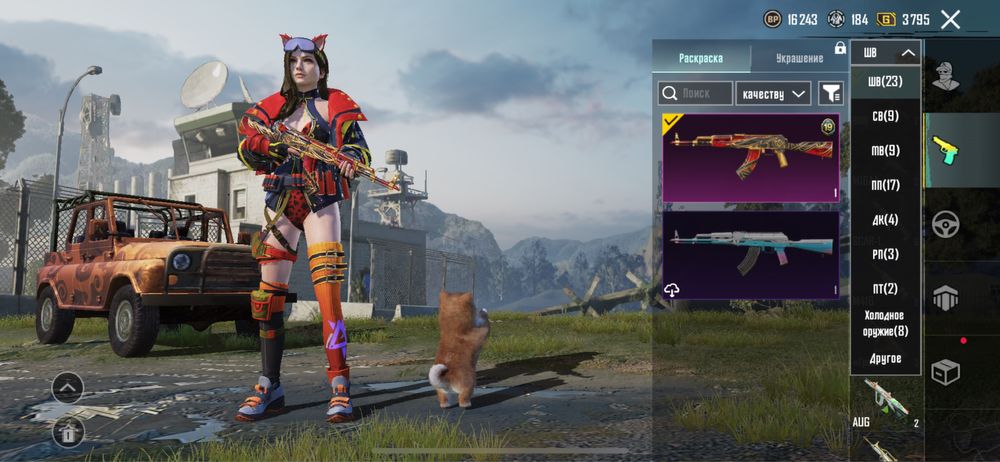
Task: Click the Поиск search field
Action: [x=695, y=93]
